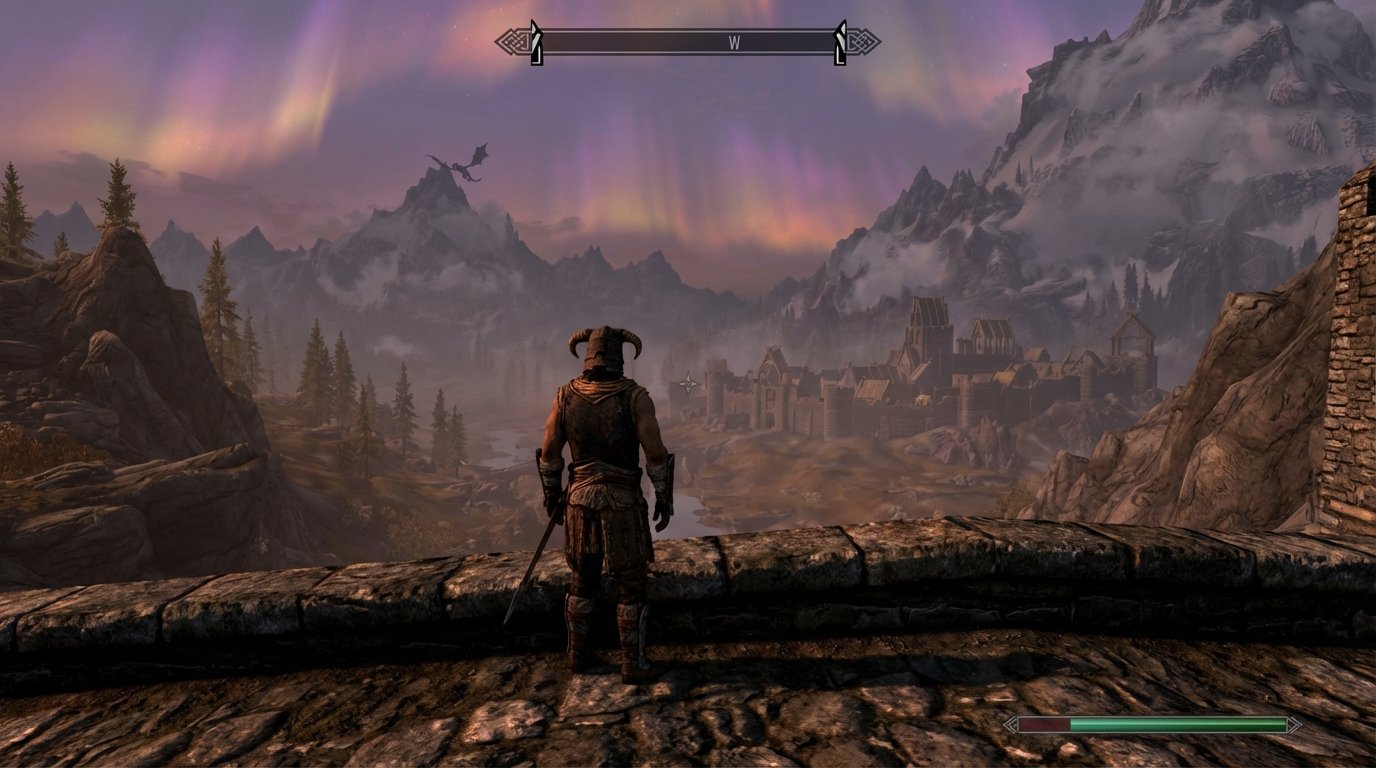This screenshot has height=768, width=1376.
Task: Click the horned helmet of the player character
Action: (603, 346)
